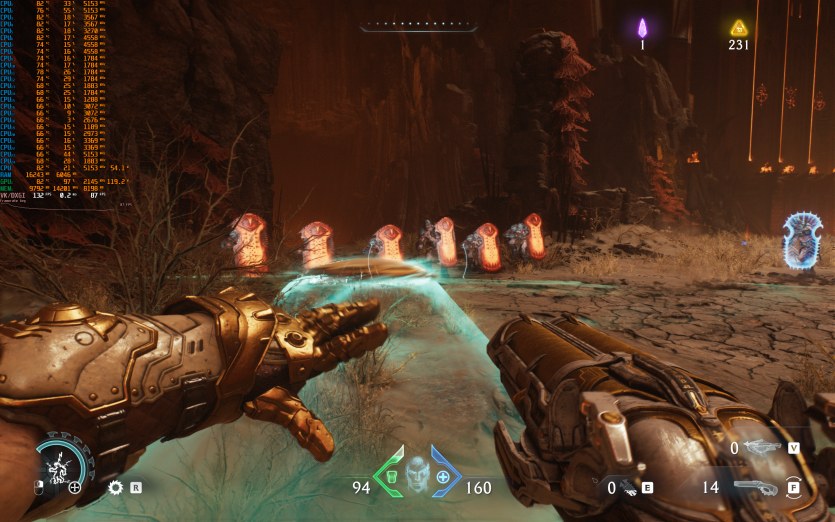
Task: Switch to the upper weapon silhouette slot
Action: 762,448
